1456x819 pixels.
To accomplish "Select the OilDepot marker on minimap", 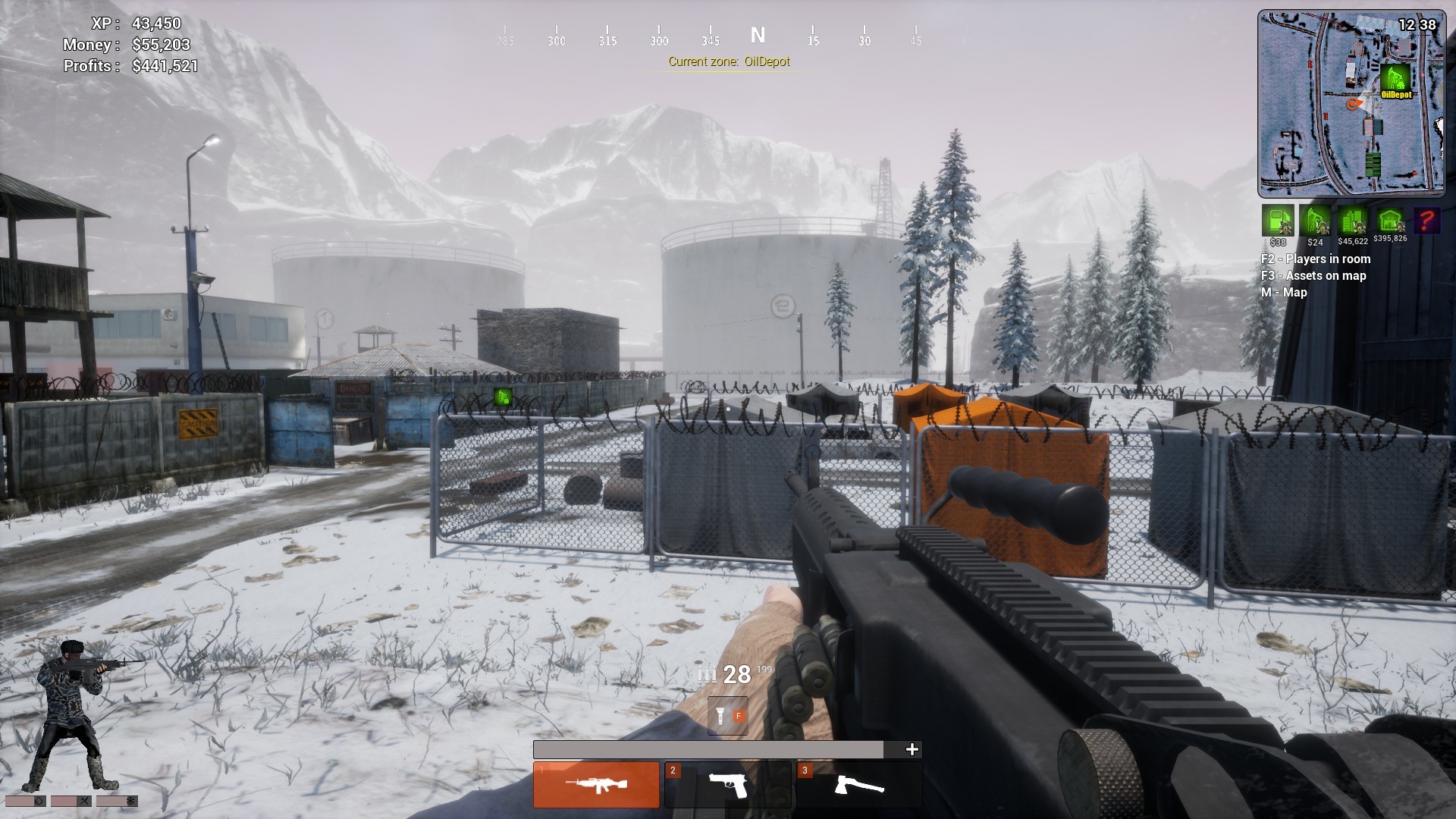I will [1395, 80].
